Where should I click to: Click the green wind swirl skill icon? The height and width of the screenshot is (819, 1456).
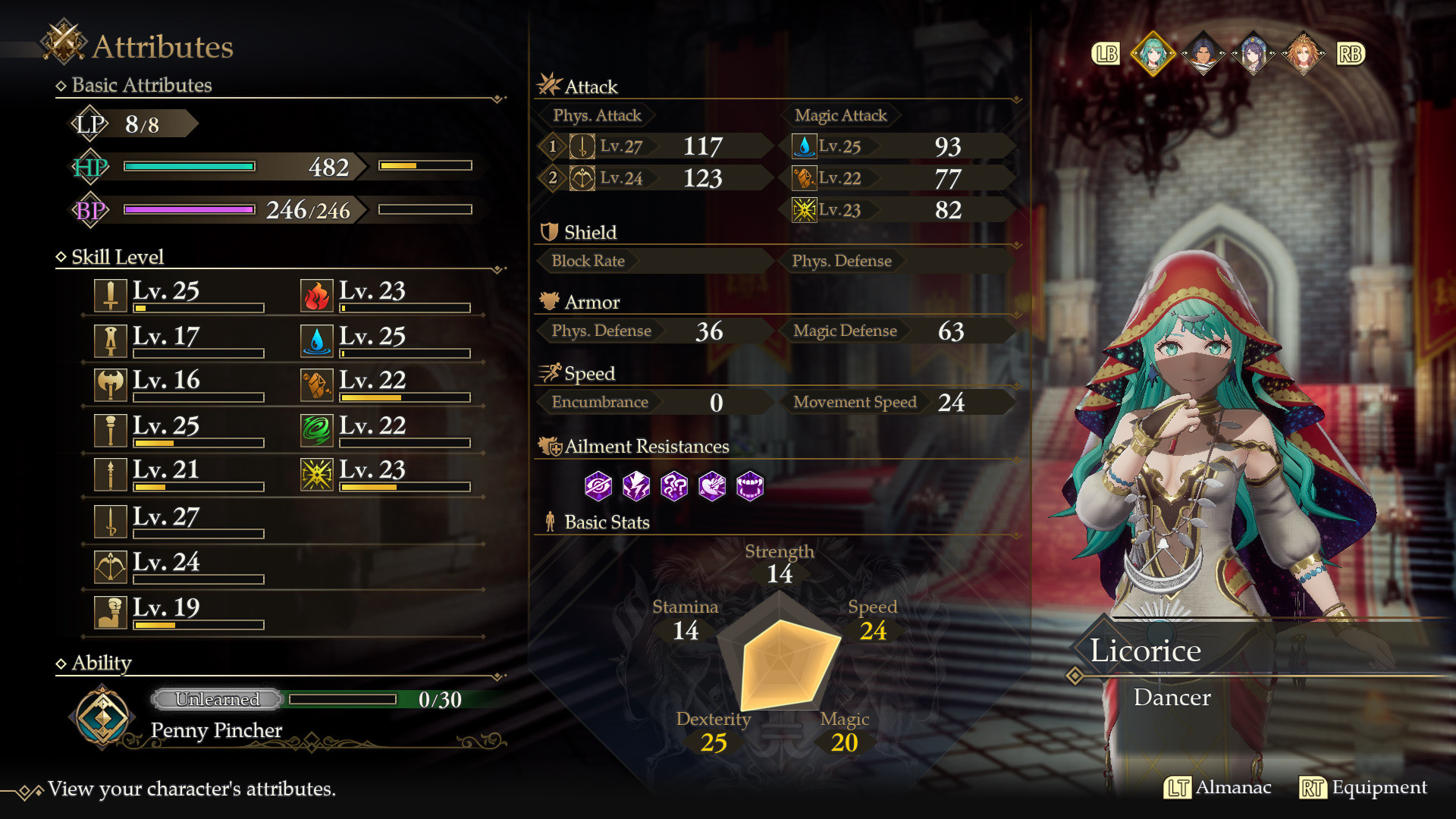pos(318,429)
